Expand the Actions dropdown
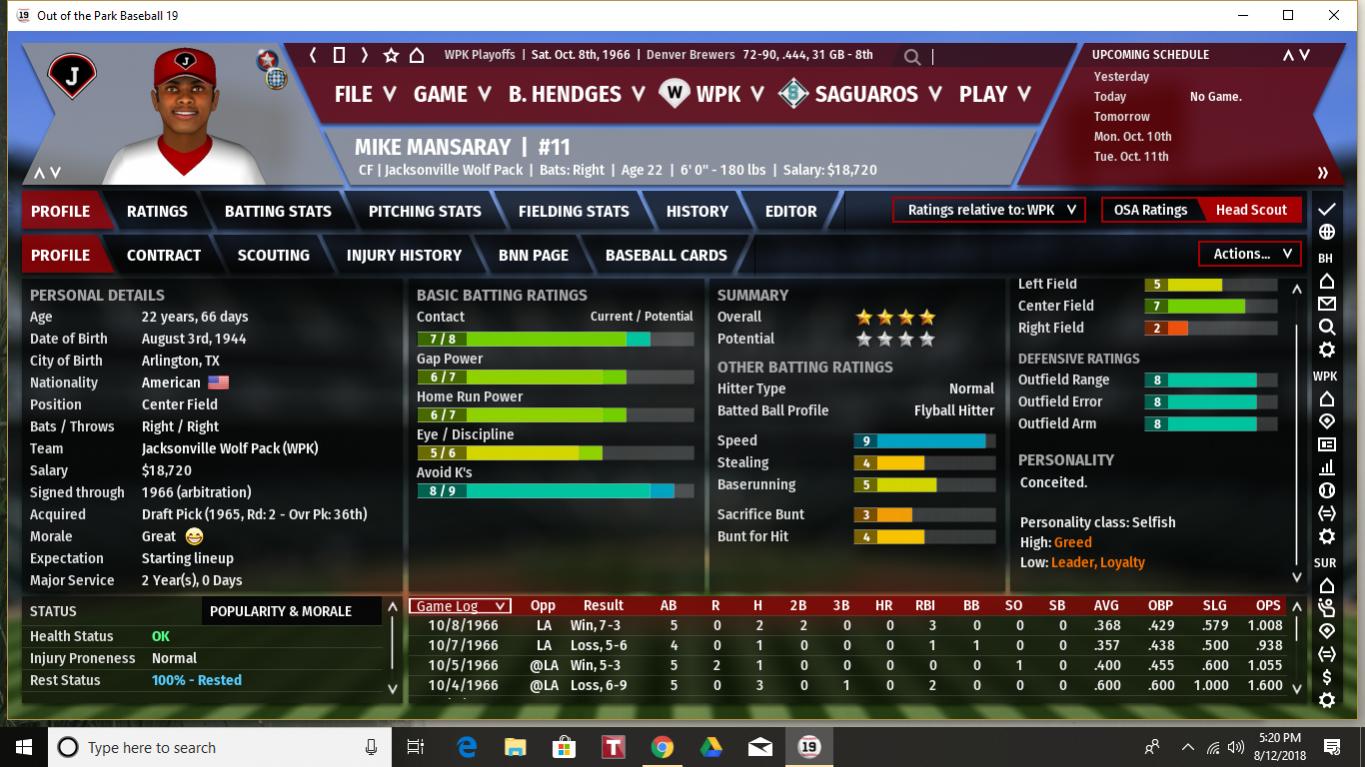 [1250, 254]
